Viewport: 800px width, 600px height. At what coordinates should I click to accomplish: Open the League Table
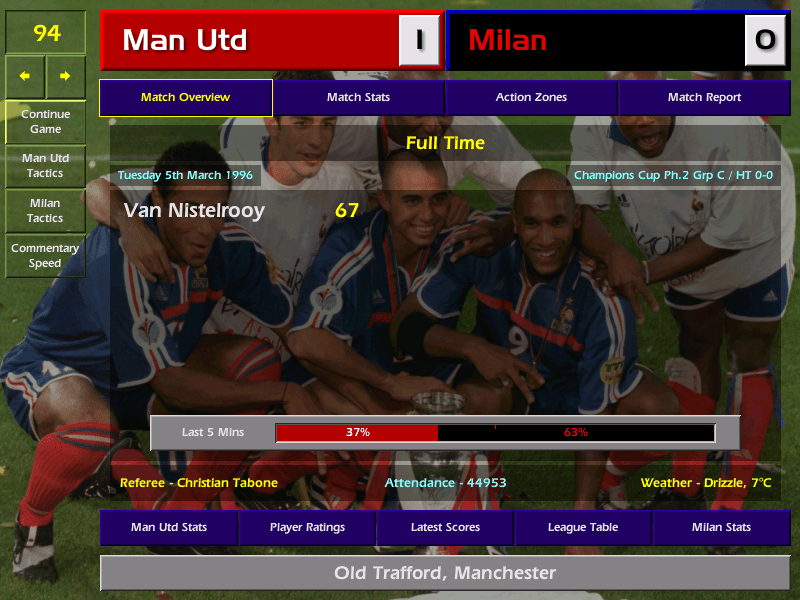[x=583, y=527]
